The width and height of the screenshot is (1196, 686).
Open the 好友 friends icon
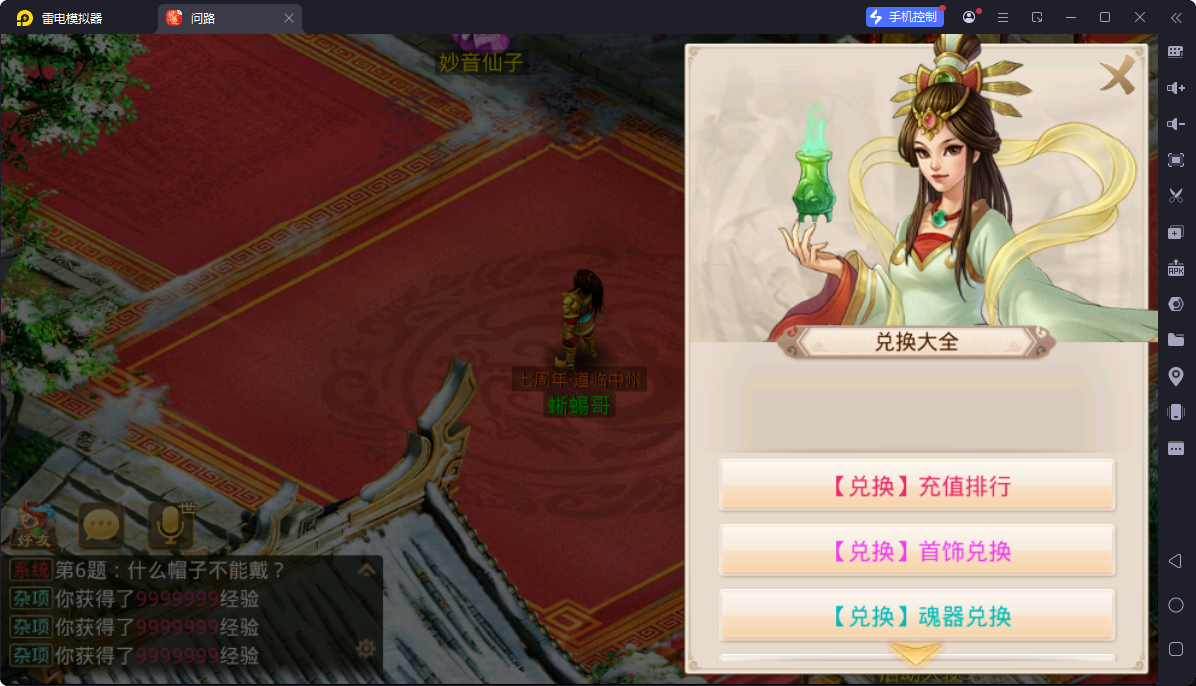click(x=35, y=525)
